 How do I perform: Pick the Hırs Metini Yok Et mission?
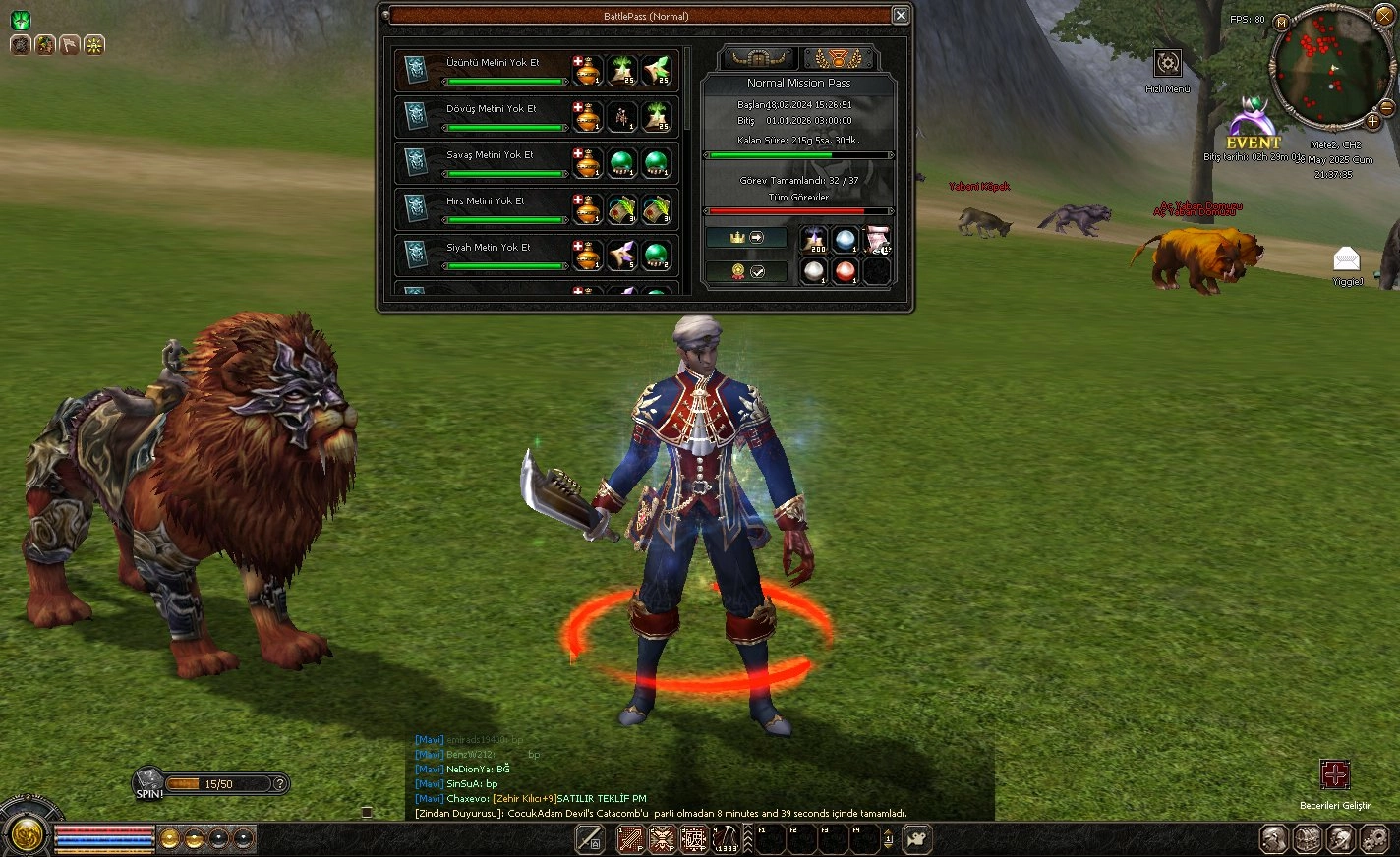tap(486, 201)
